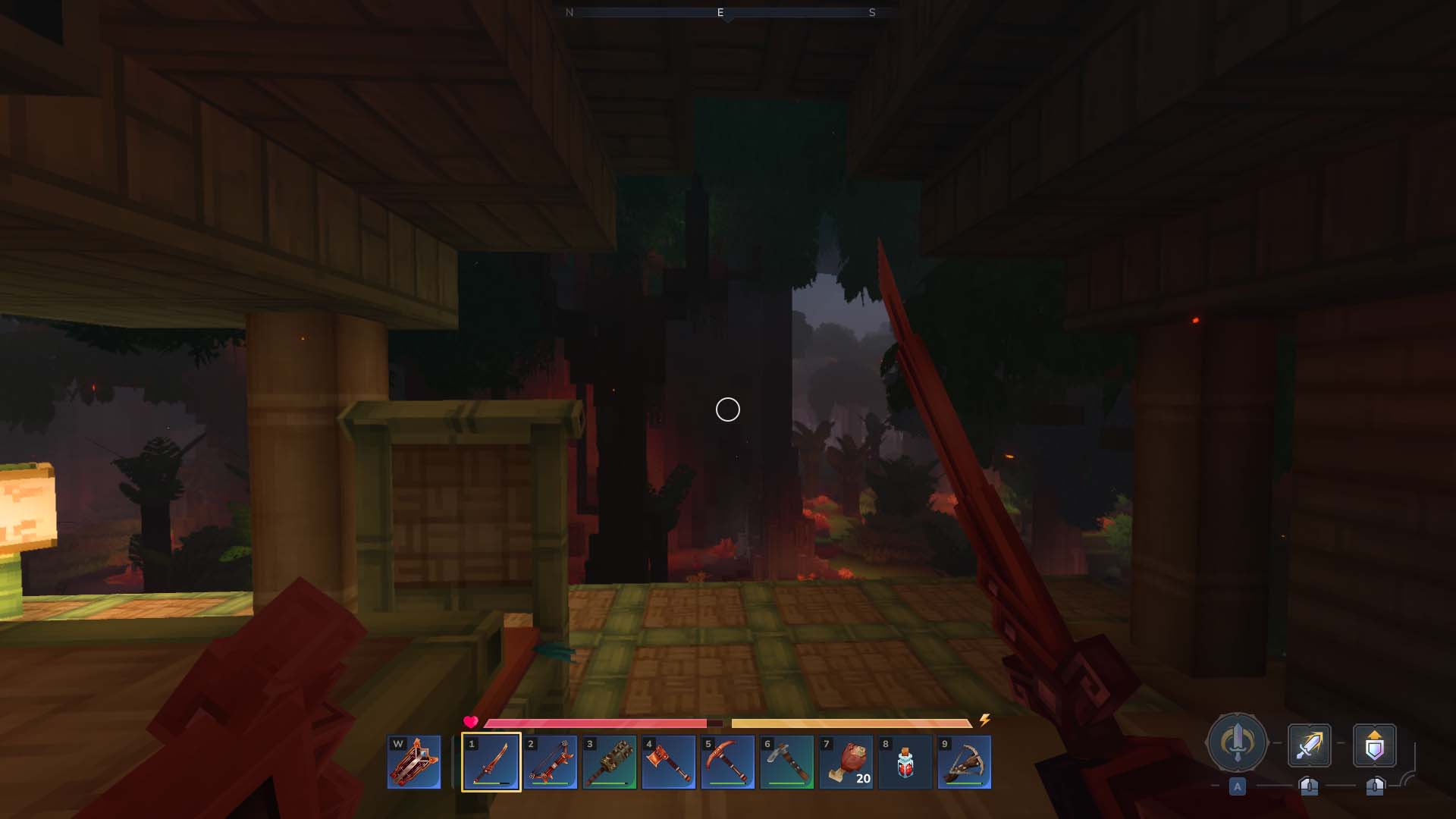Choose the spiked club in slot 3
The height and width of the screenshot is (819, 1456).
point(610,762)
